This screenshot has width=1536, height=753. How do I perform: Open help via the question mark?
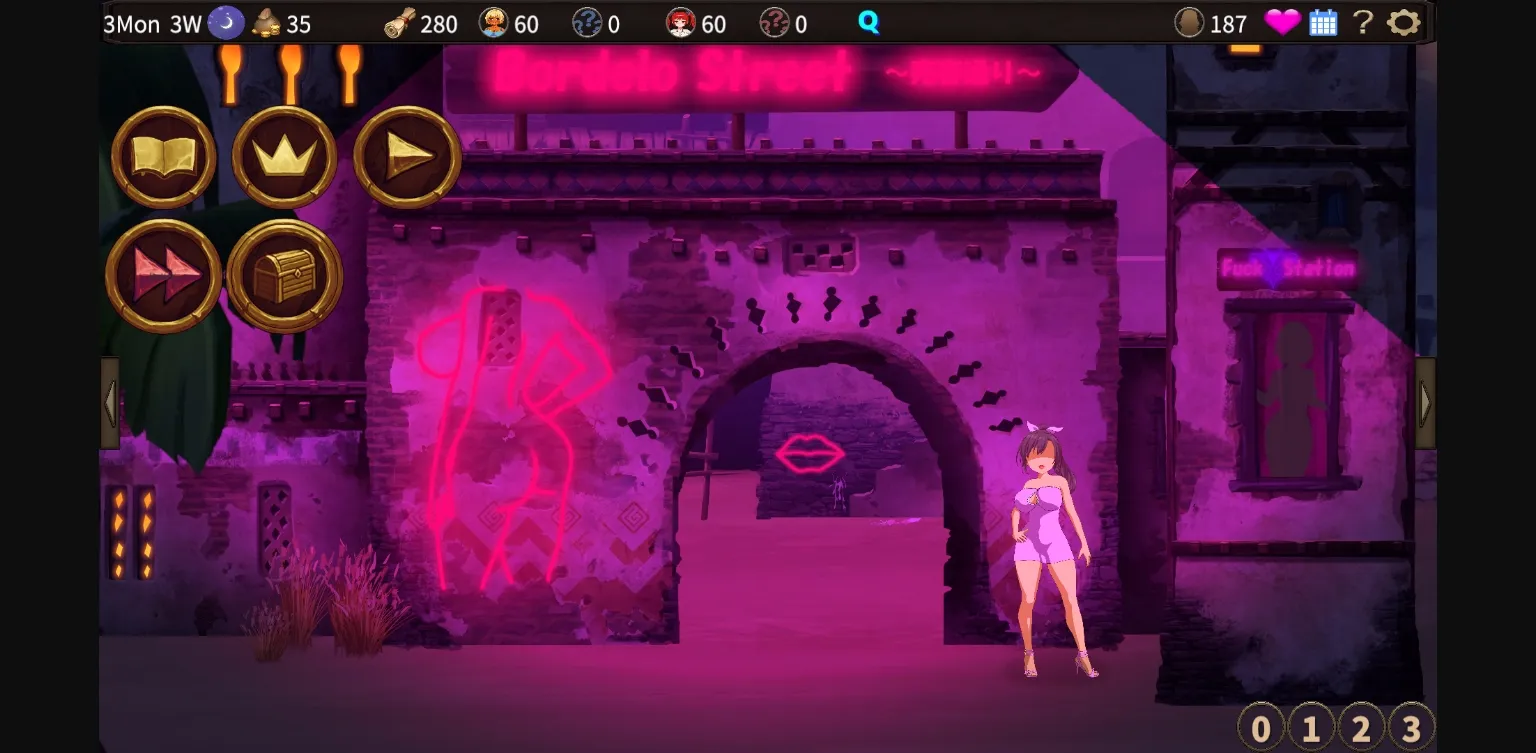pos(1364,21)
